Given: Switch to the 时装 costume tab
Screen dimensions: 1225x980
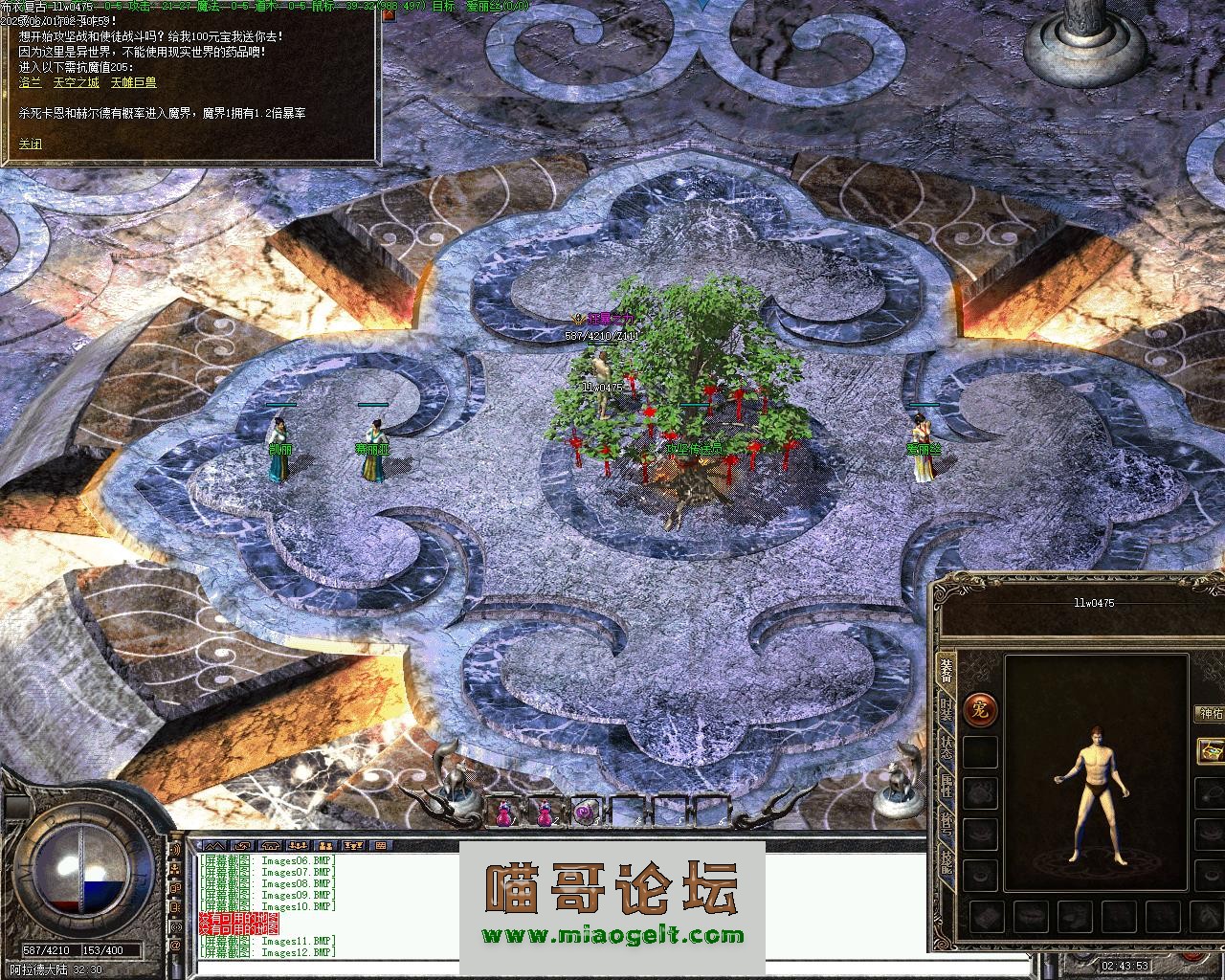Looking at the screenshot, I should [946, 711].
